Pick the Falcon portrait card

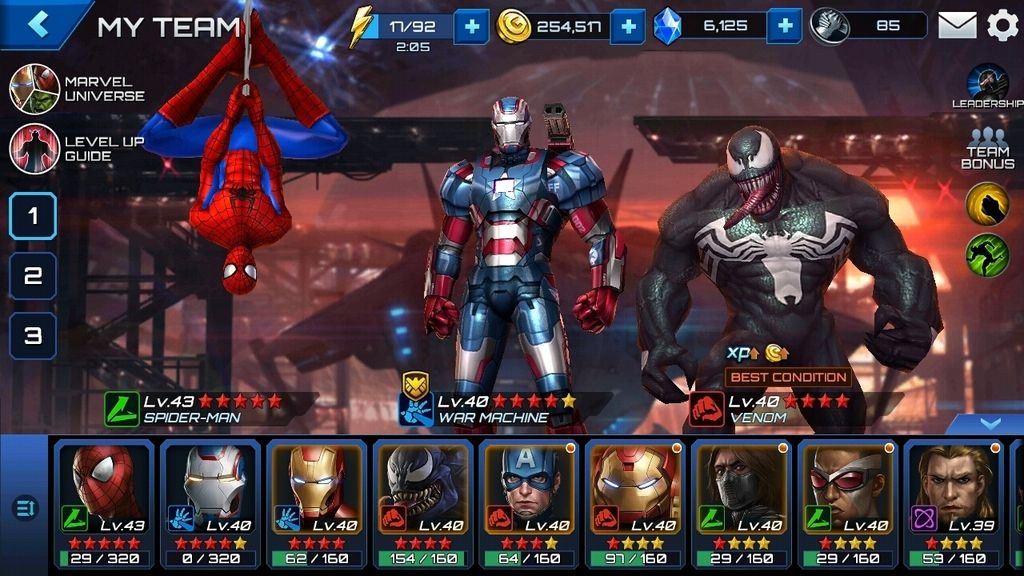click(x=846, y=502)
